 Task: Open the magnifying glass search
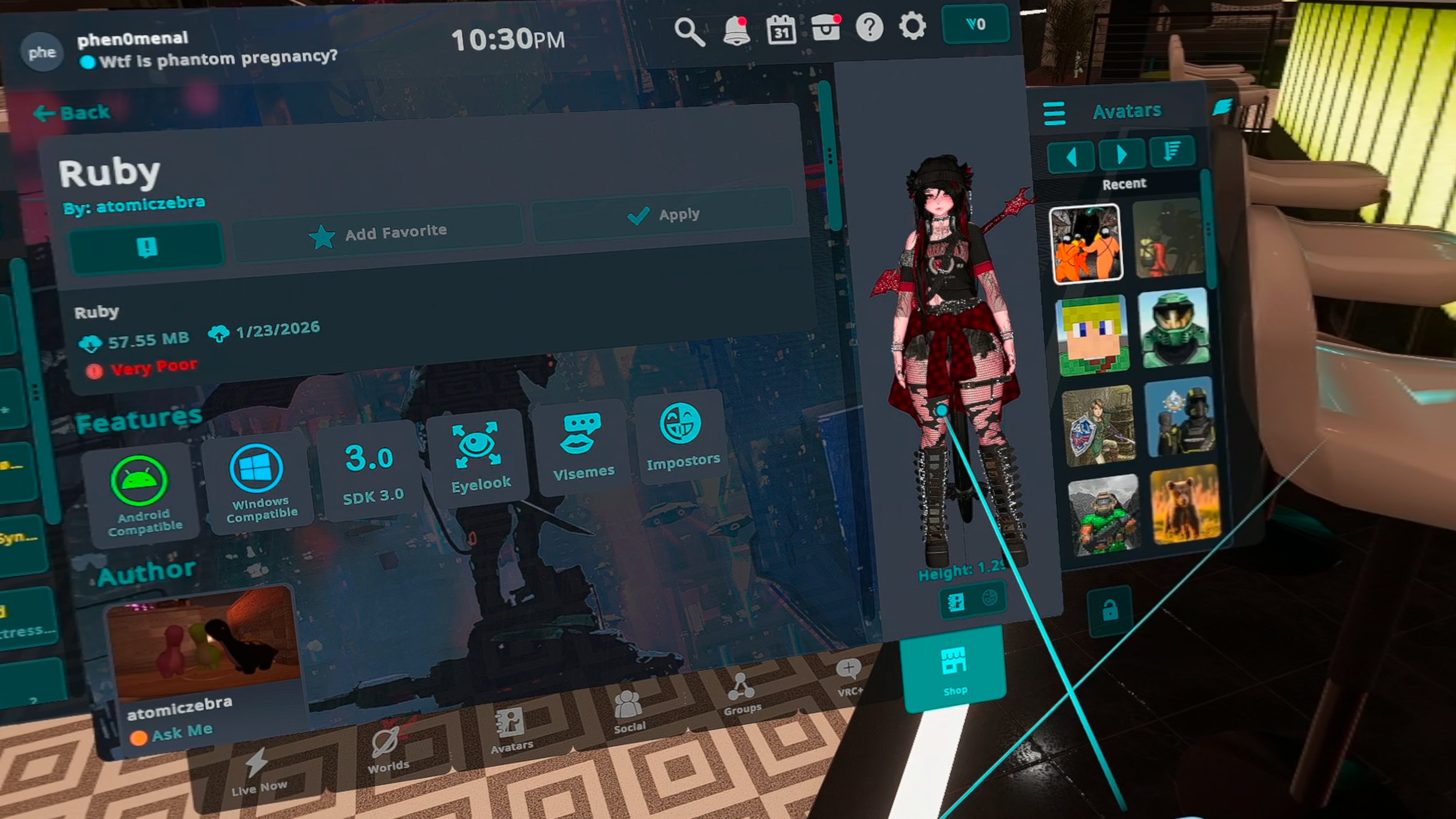click(689, 31)
